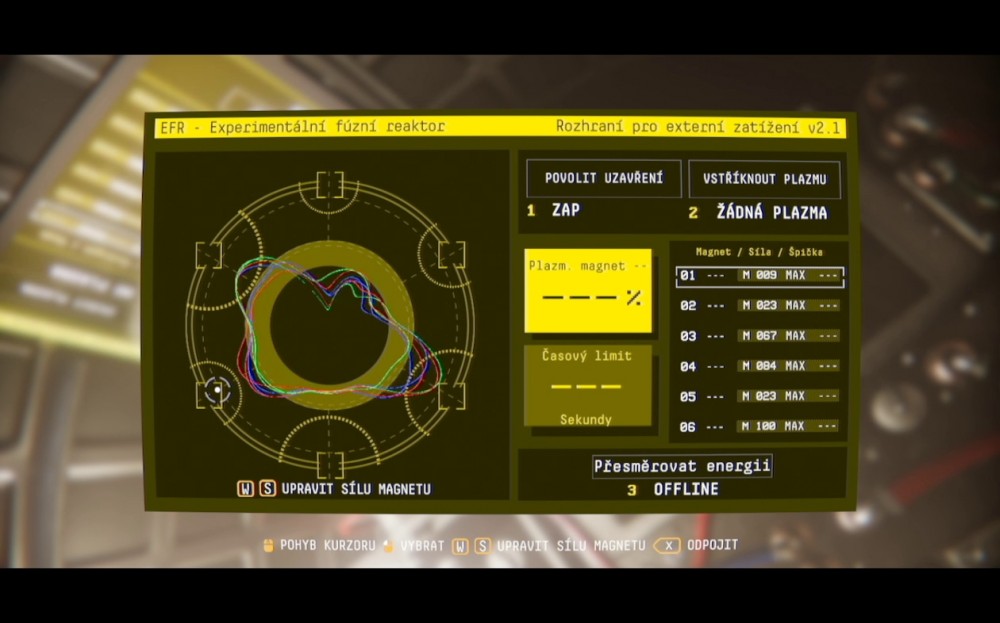The width and height of the screenshot is (1000, 623).
Task: Activate the VSTŘÍKNOUT PLAZMU button
Action: tap(764, 180)
